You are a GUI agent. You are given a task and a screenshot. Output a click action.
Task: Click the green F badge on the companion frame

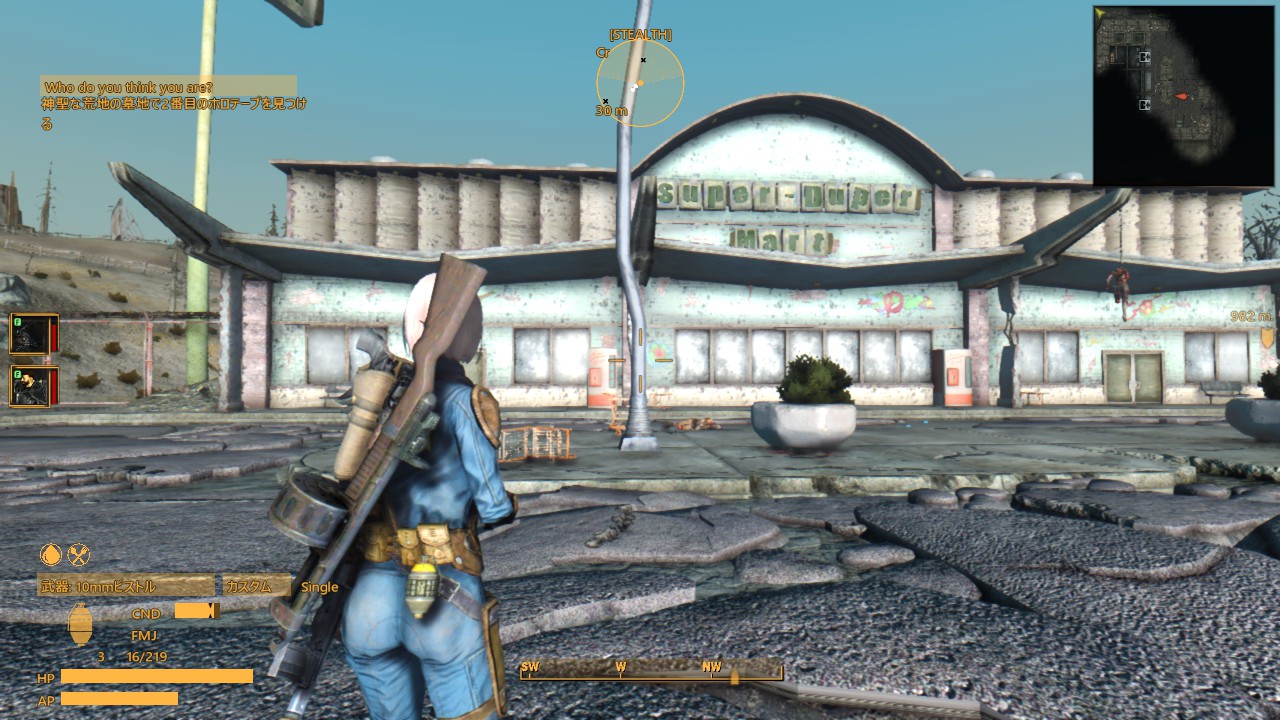tap(16, 322)
